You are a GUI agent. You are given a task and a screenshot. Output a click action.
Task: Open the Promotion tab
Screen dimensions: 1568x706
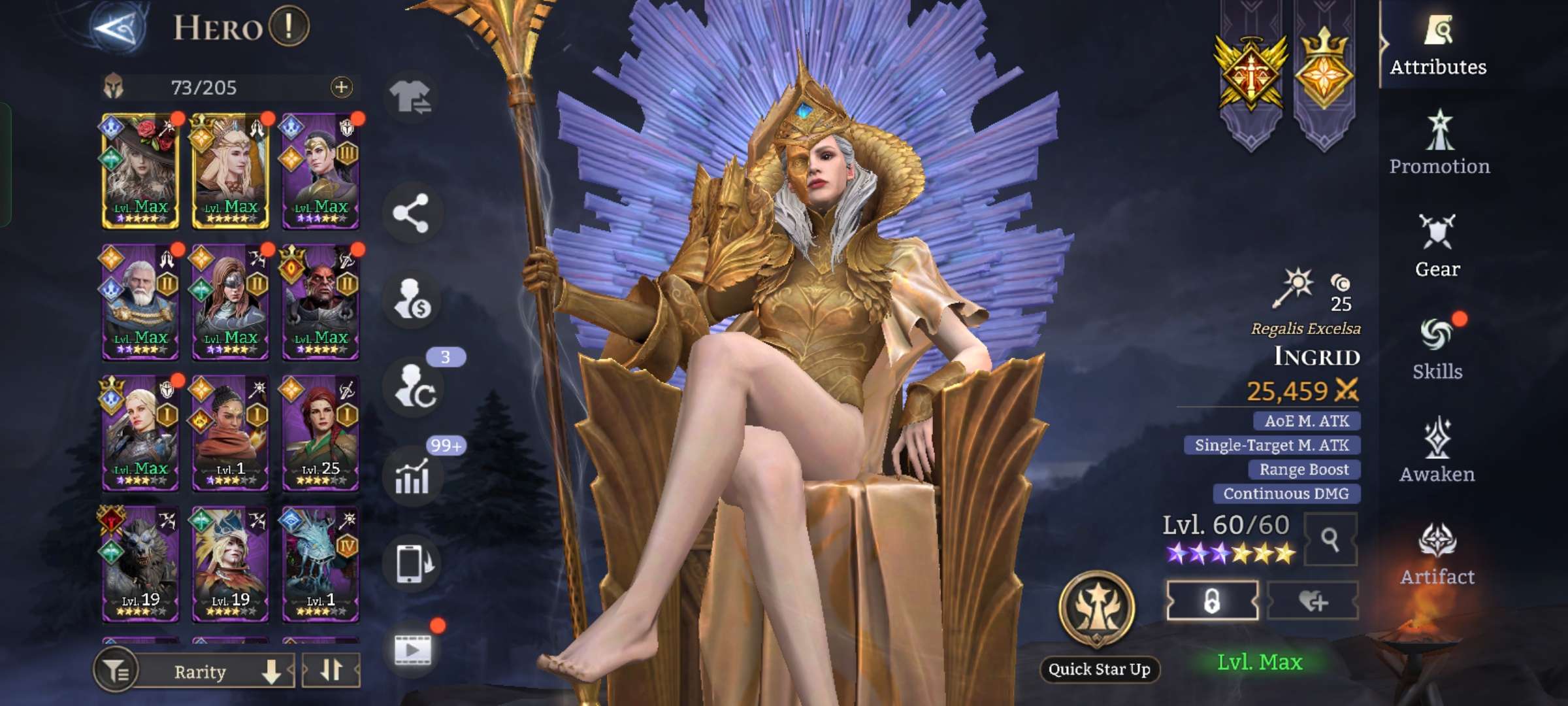tap(1439, 145)
